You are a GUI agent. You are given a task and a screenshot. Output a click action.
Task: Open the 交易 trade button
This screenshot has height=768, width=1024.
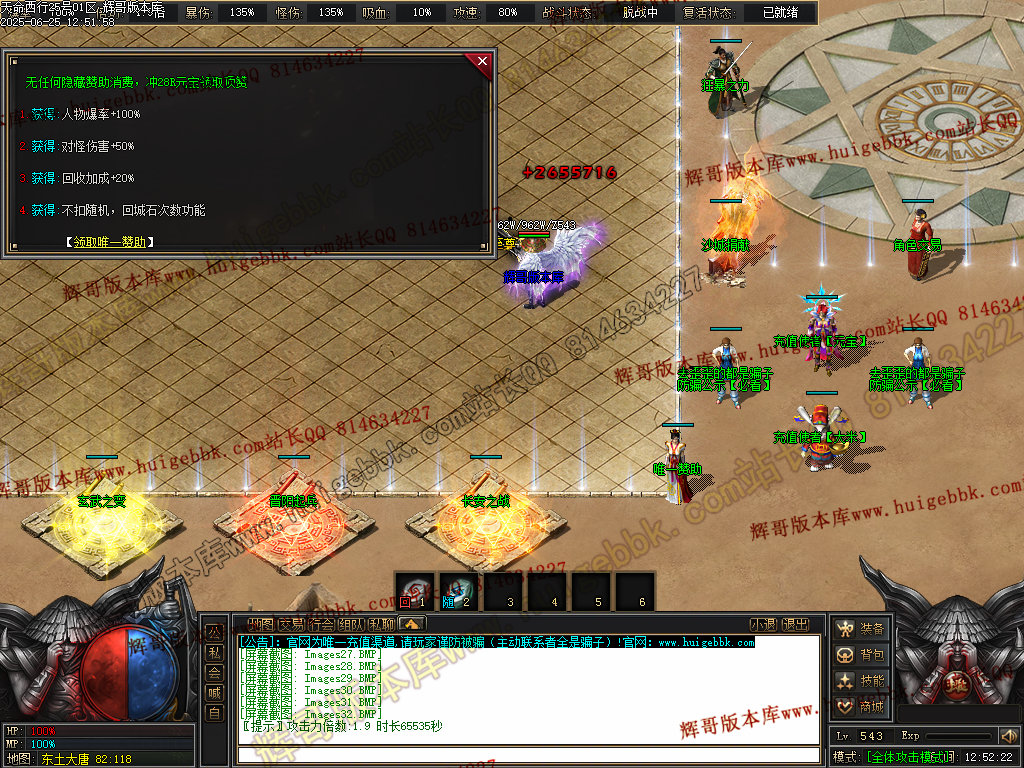(291, 625)
